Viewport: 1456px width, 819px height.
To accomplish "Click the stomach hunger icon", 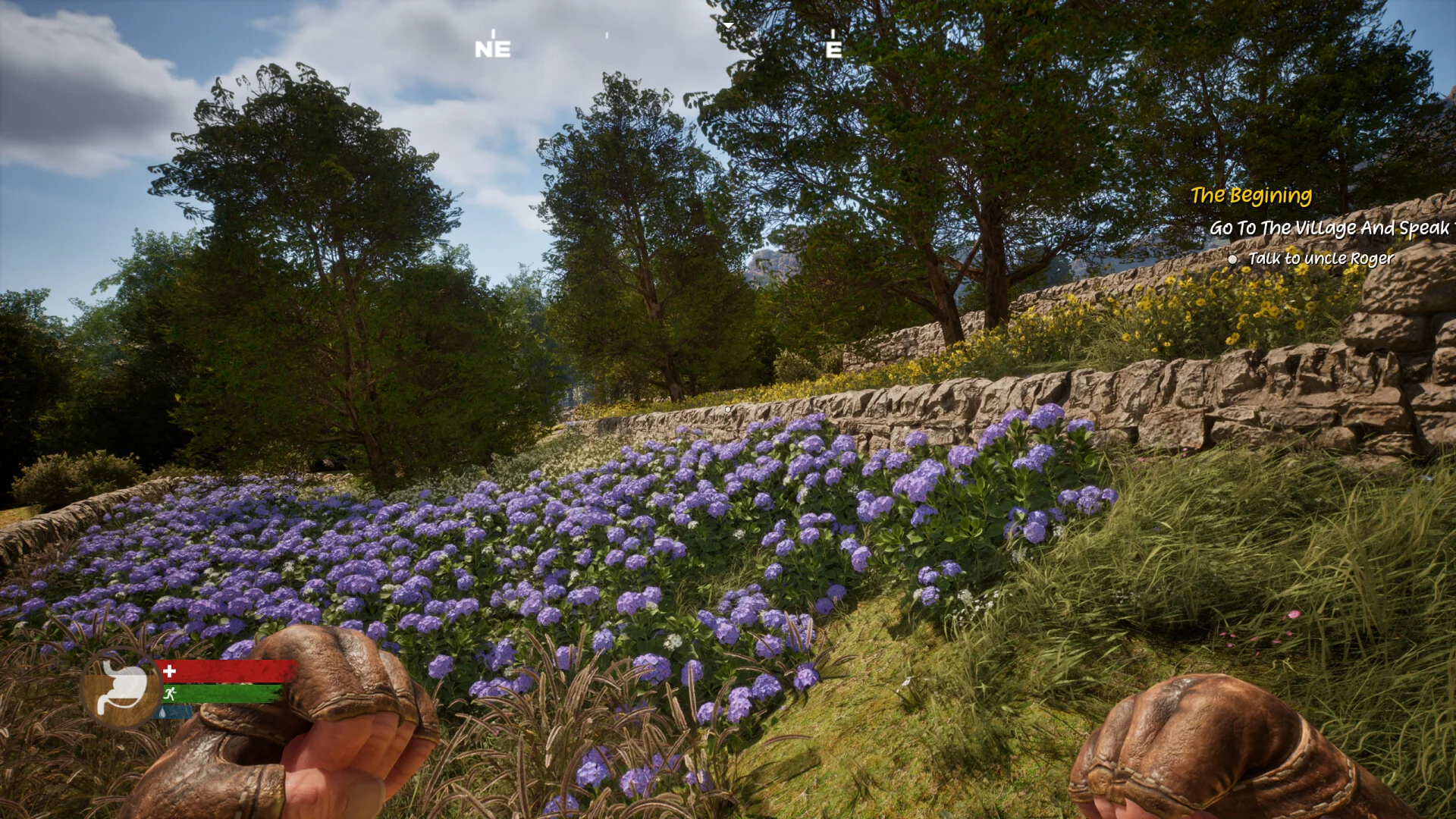I will pos(121,689).
